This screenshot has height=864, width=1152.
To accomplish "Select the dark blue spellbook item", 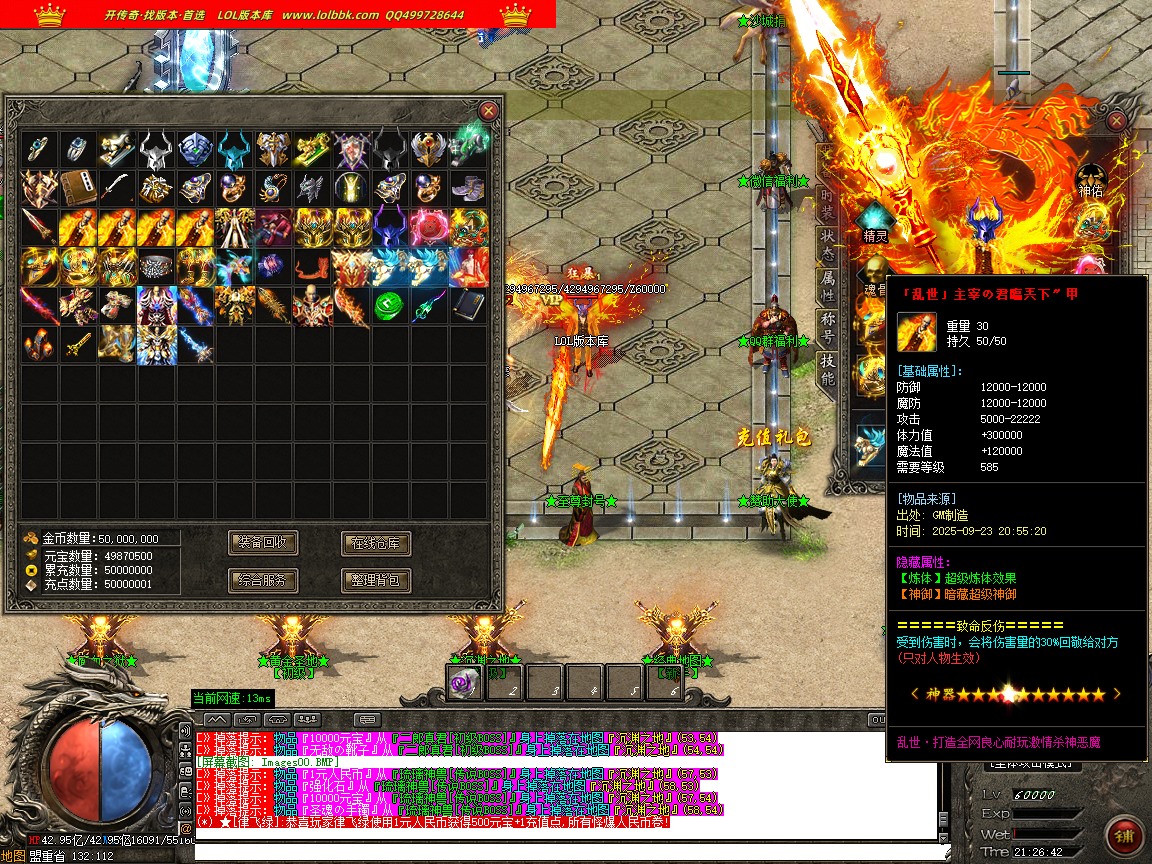I will [467, 306].
